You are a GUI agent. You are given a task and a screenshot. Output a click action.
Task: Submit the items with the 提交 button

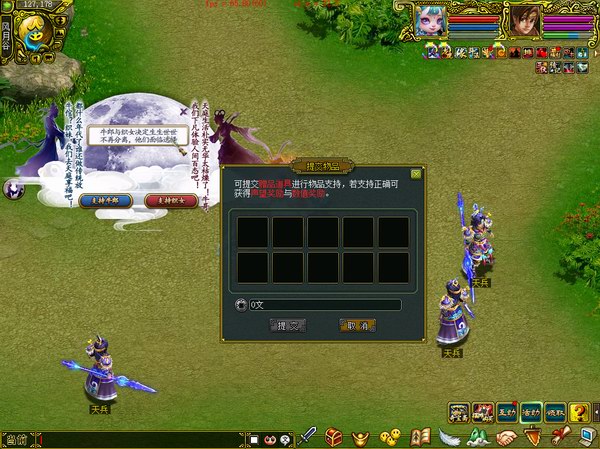point(288,325)
